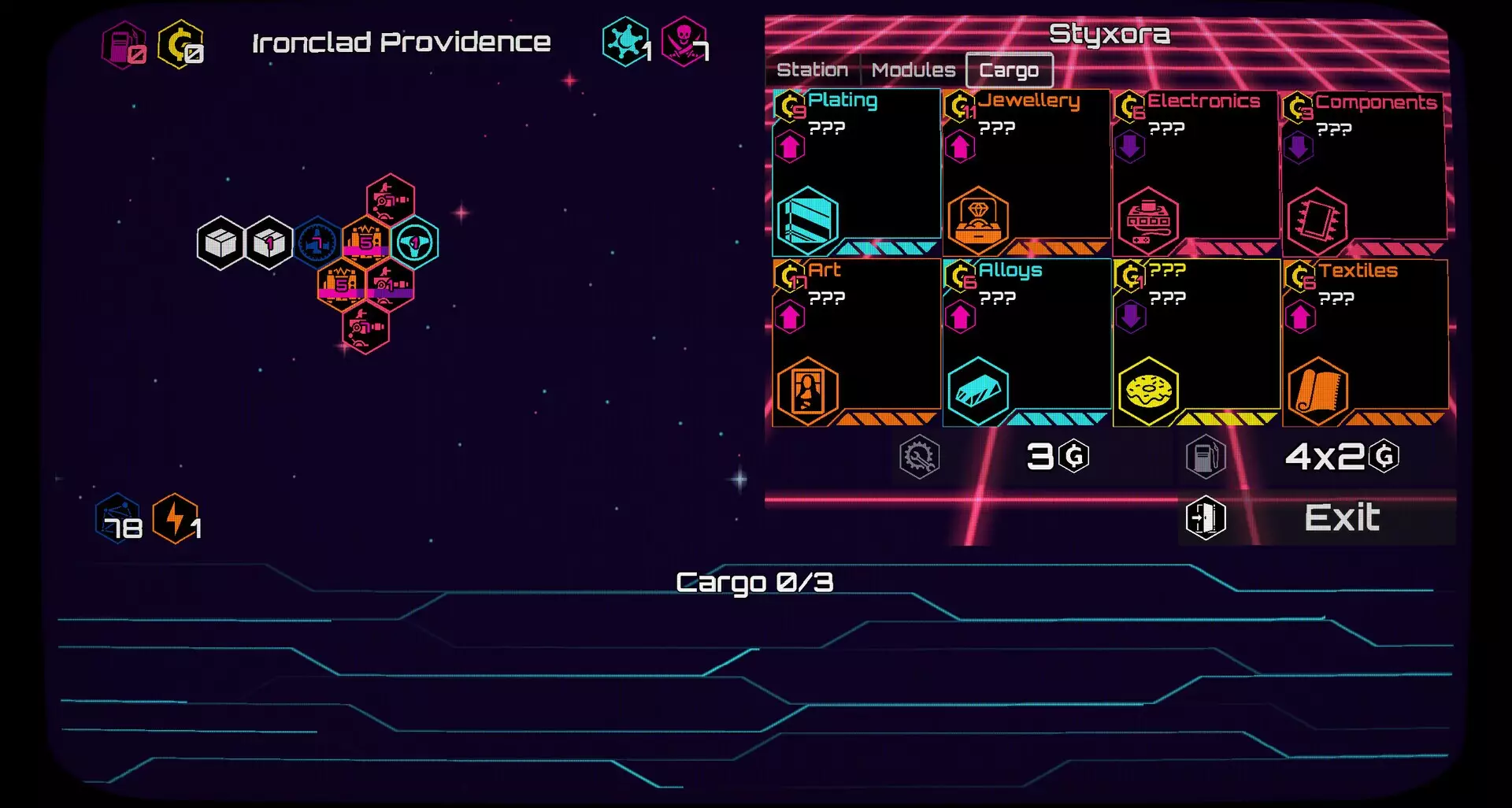The width and height of the screenshot is (1512, 808).
Task: Open the Modules tab
Action: click(x=913, y=70)
